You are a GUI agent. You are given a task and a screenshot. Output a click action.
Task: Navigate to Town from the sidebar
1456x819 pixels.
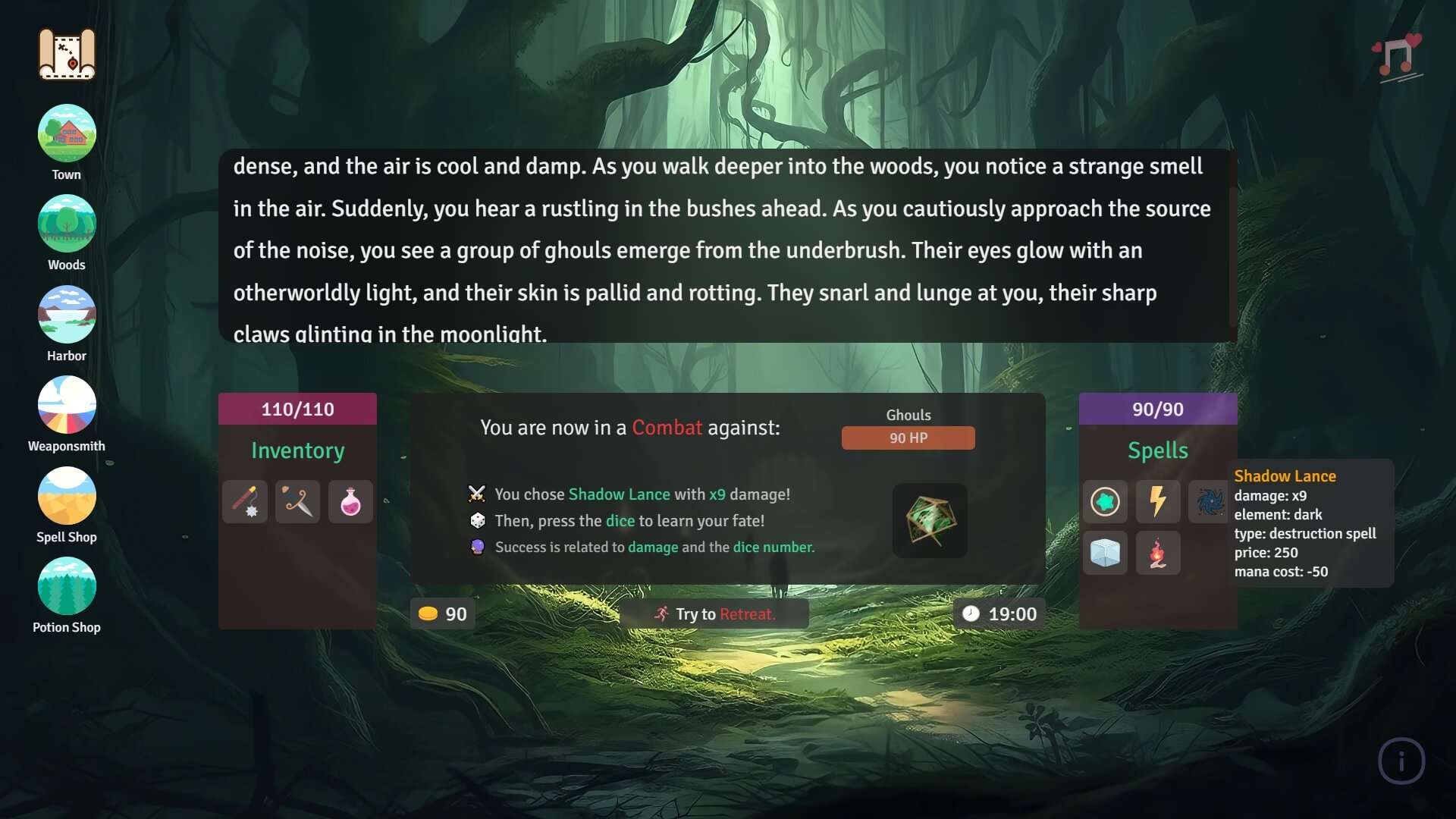coord(67,133)
